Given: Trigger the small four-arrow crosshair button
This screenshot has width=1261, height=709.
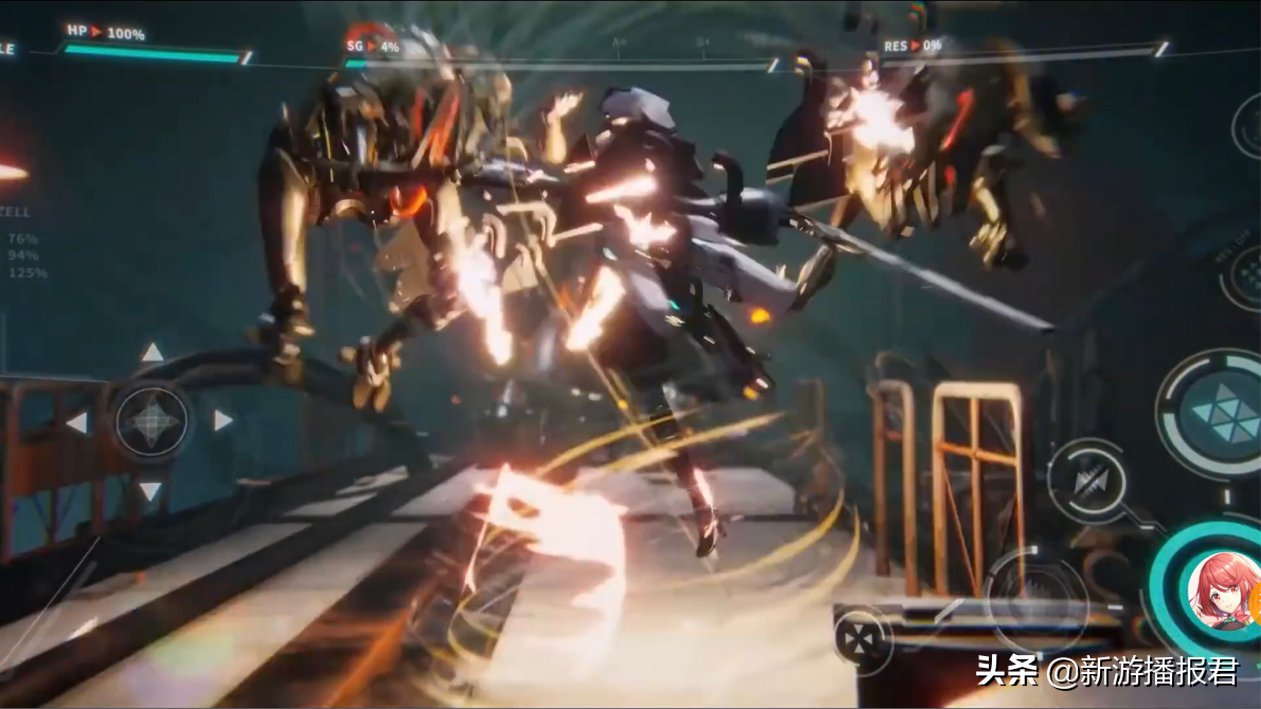Looking at the screenshot, I should pos(862,637).
